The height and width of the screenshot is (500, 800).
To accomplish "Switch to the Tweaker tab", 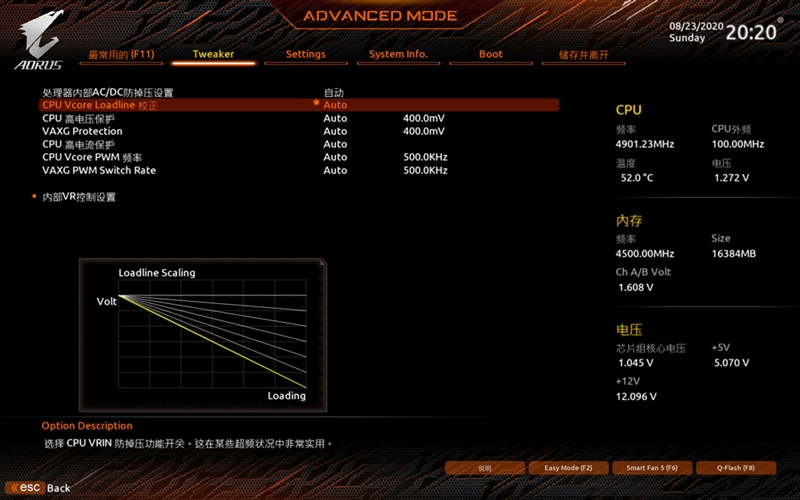I will click(x=213, y=54).
